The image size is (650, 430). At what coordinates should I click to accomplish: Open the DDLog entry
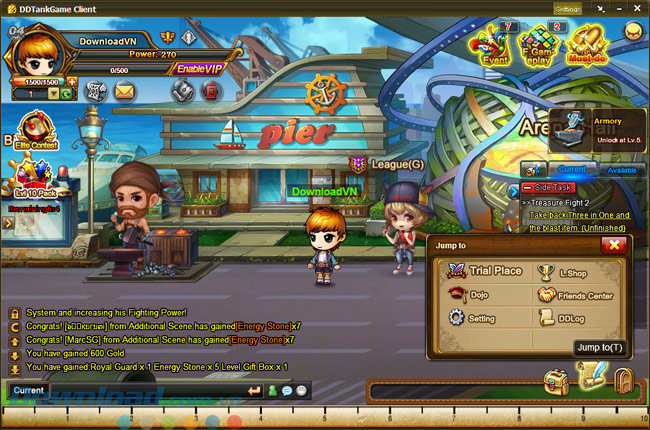pos(565,318)
